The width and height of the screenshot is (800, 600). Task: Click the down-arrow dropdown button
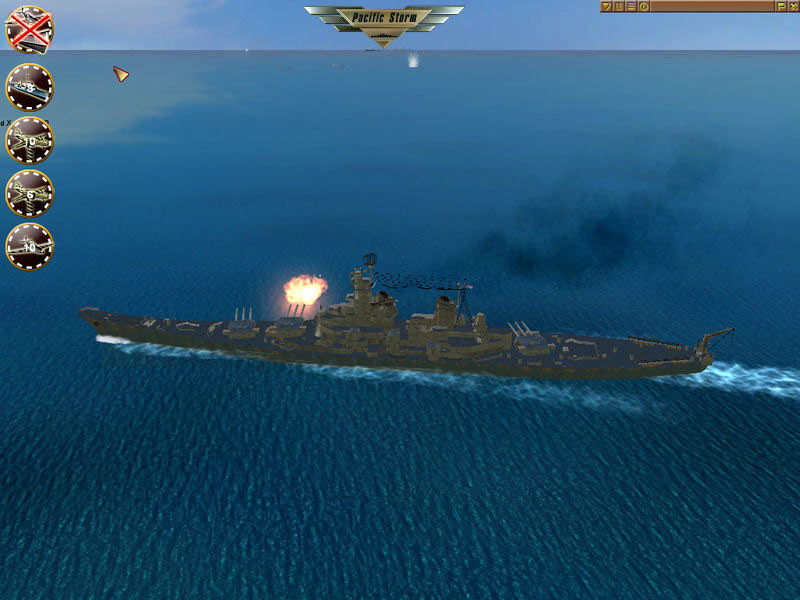606,6
